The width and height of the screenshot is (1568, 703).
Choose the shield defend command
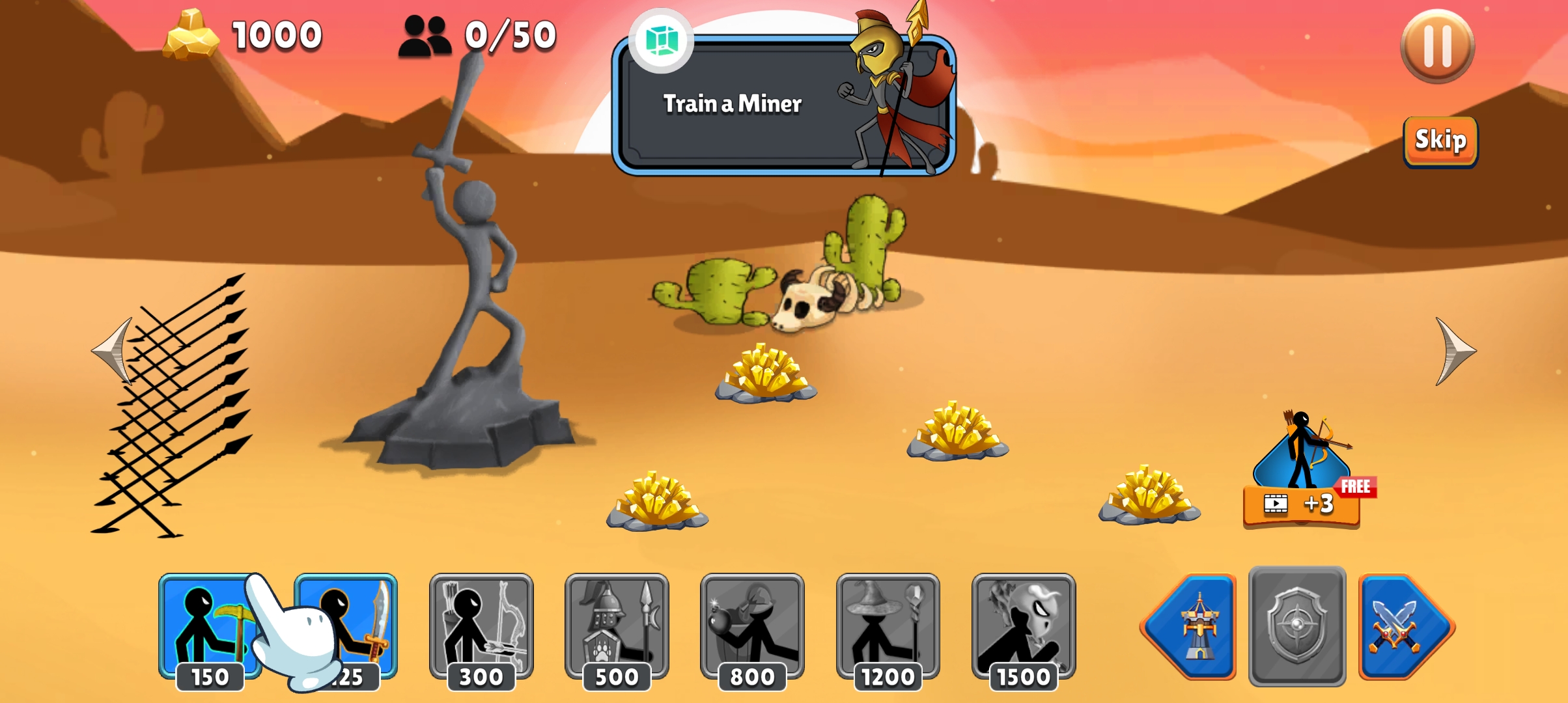1296,627
